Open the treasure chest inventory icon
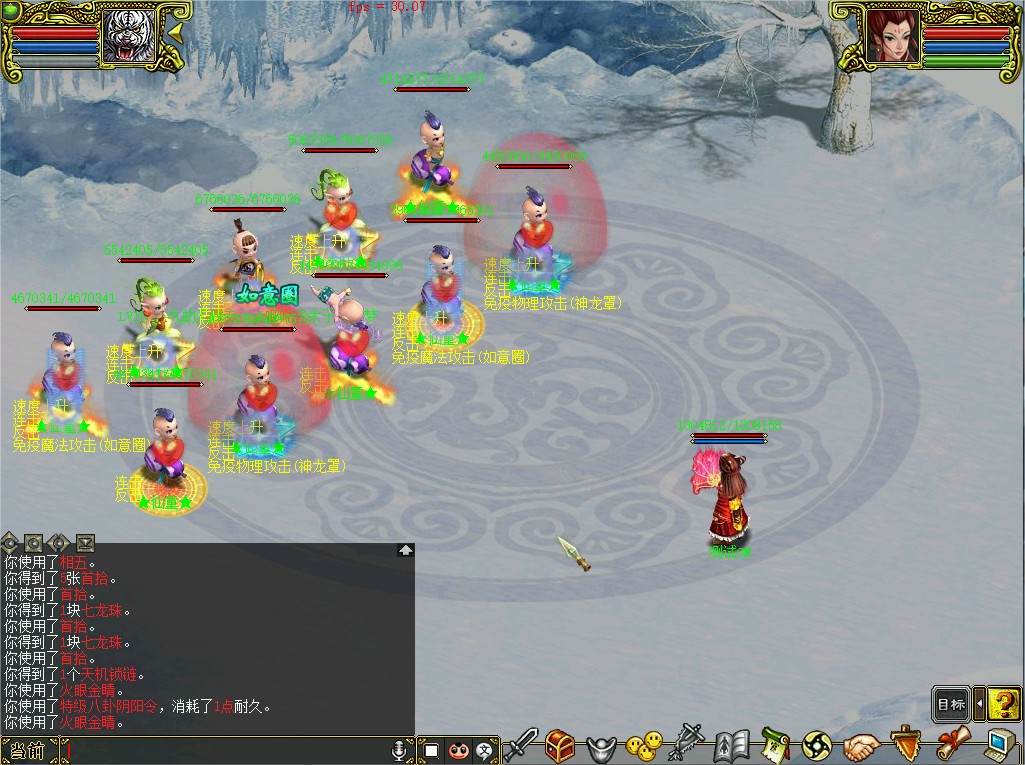 [561, 745]
